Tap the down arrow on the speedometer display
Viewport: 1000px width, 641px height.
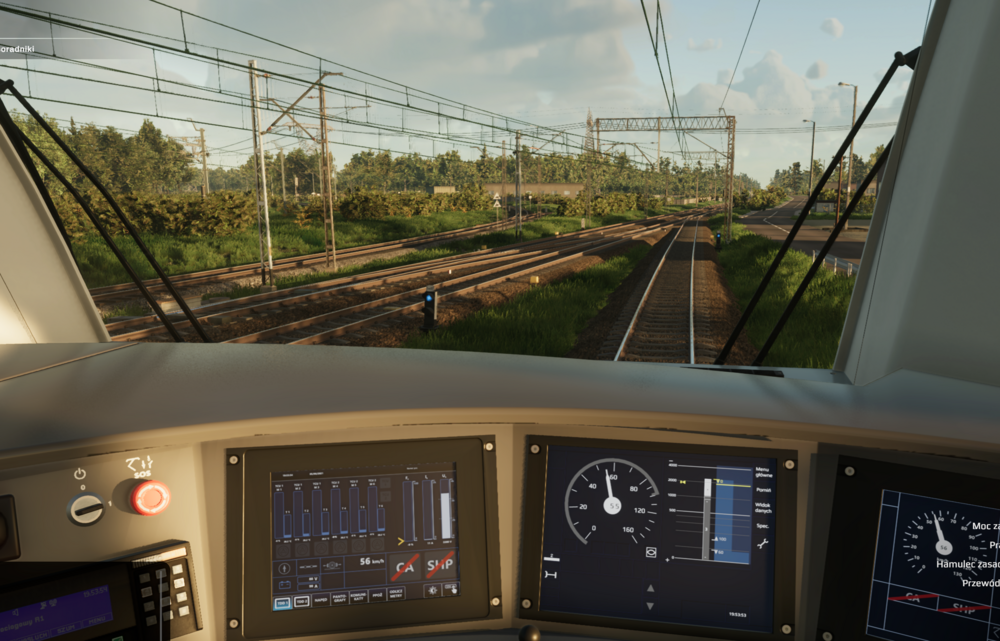(650, 606)
